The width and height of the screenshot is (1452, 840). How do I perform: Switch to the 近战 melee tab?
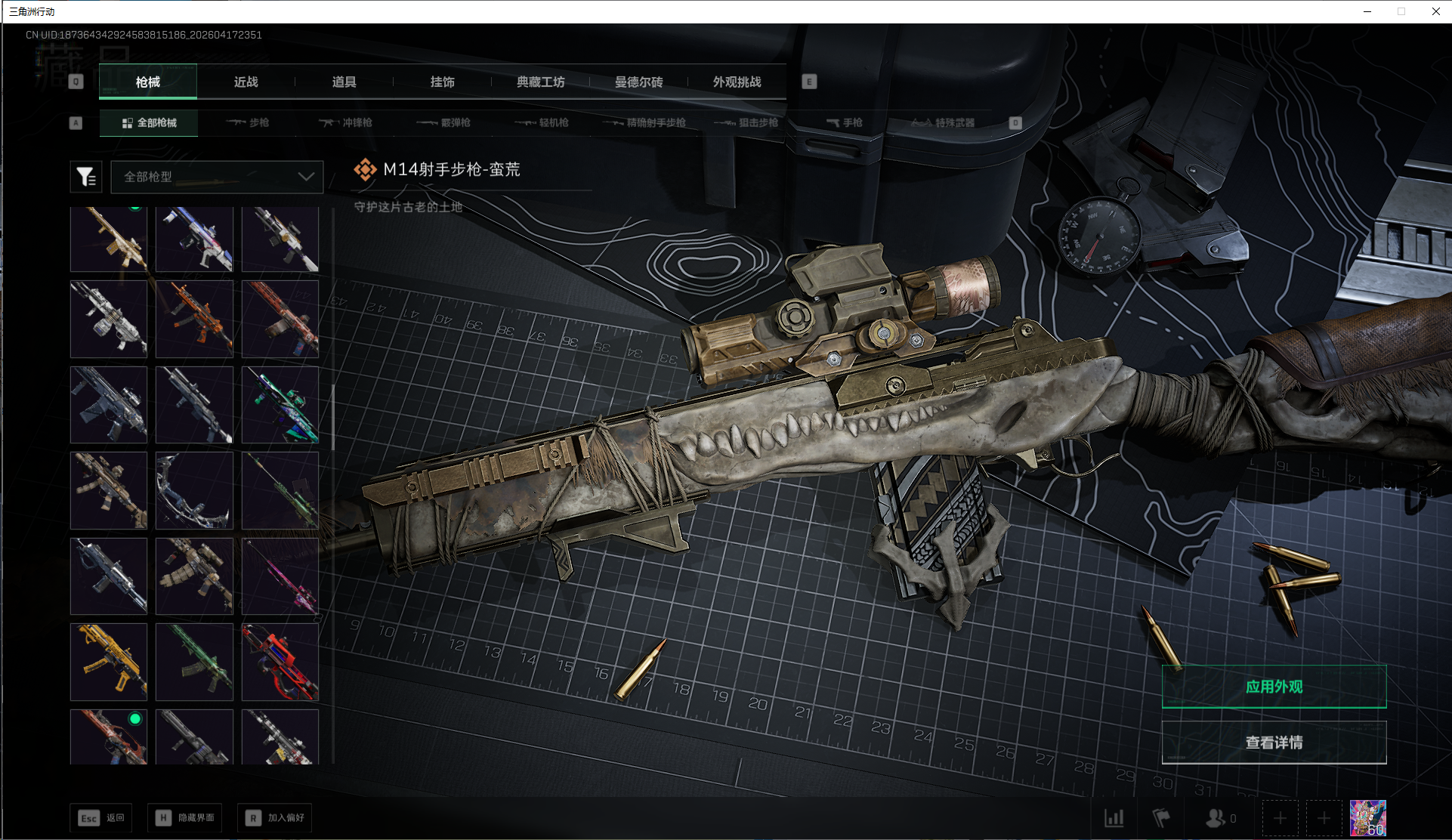(246, 82)
